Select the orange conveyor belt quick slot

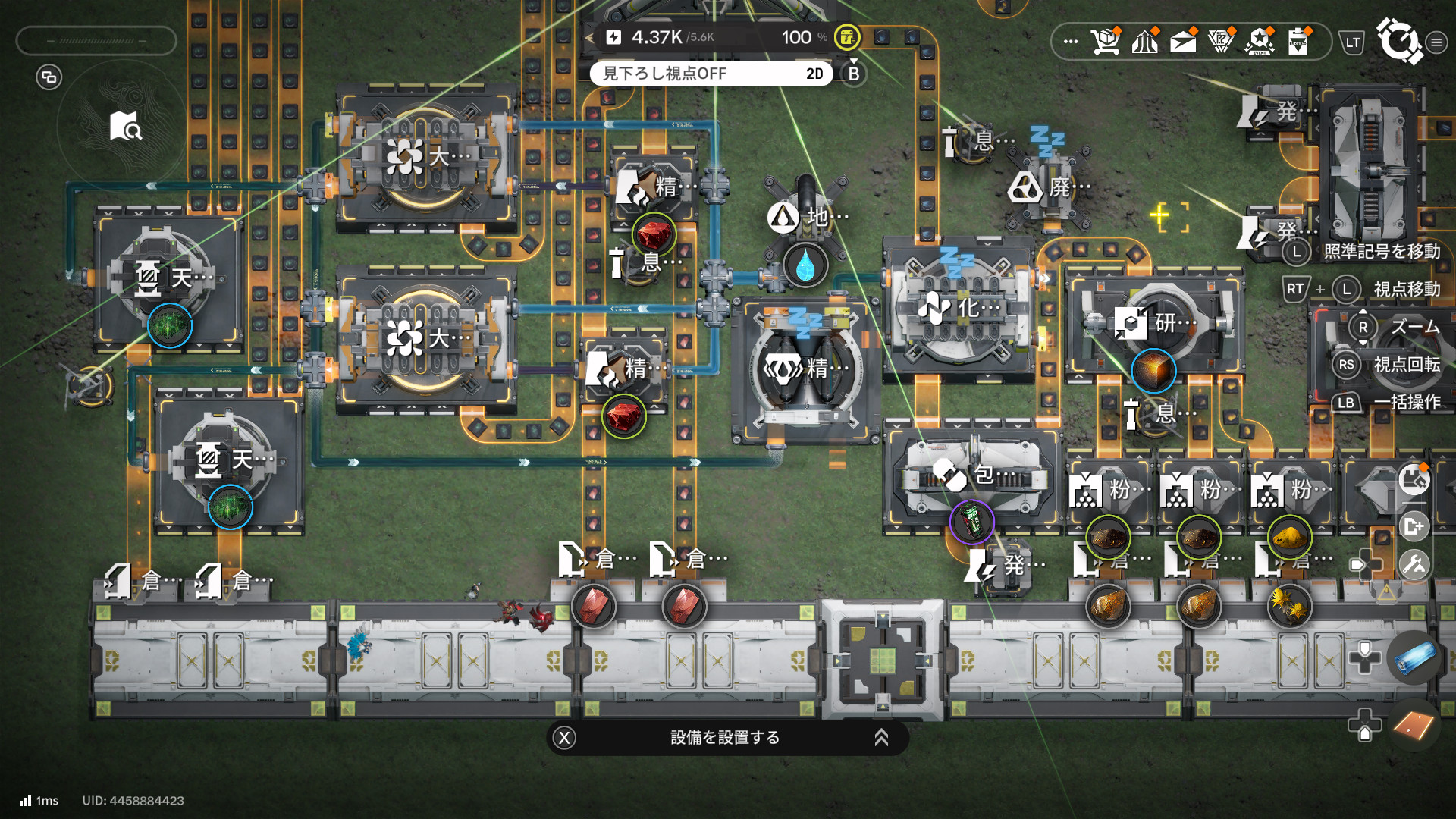pyautogui.click(x=1414, y=725)
